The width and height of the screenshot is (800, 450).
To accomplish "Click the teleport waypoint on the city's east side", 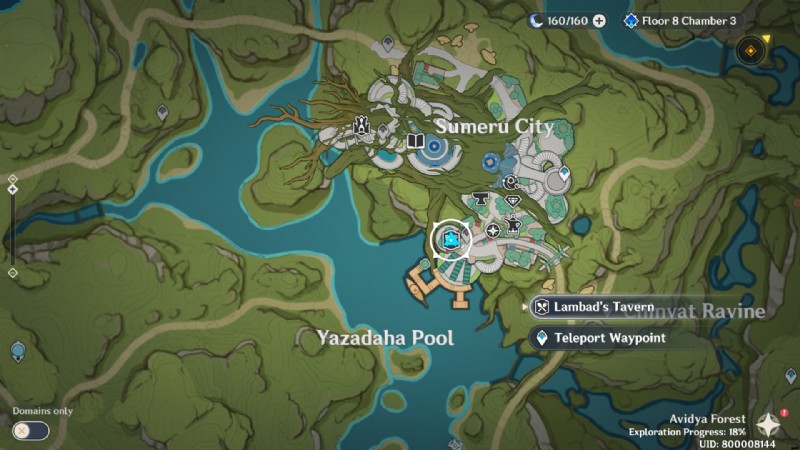I will coord(564,174).
